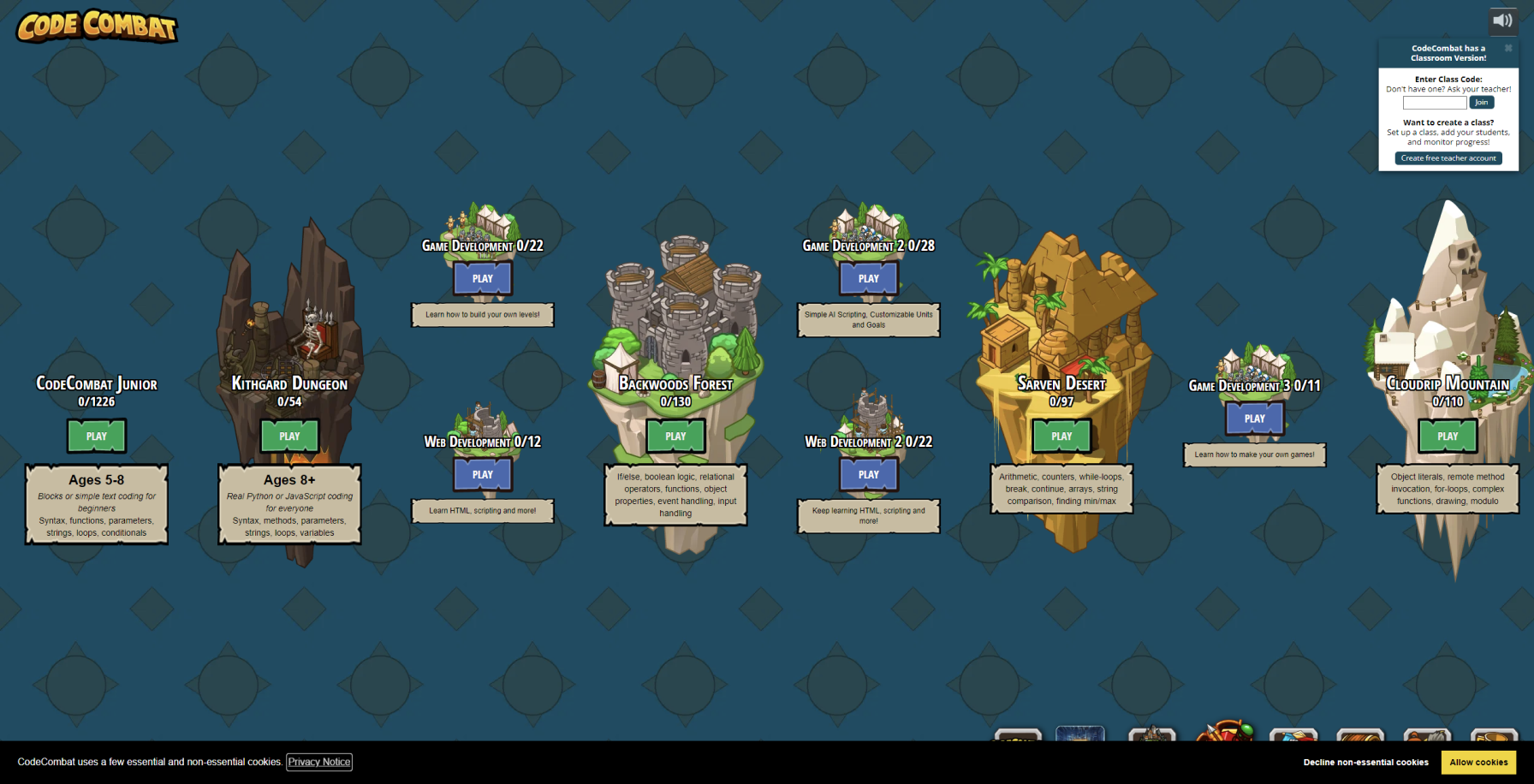Allow cookies on the banner
Screen dimensions: 1534x784
(x=1478, y=762)
